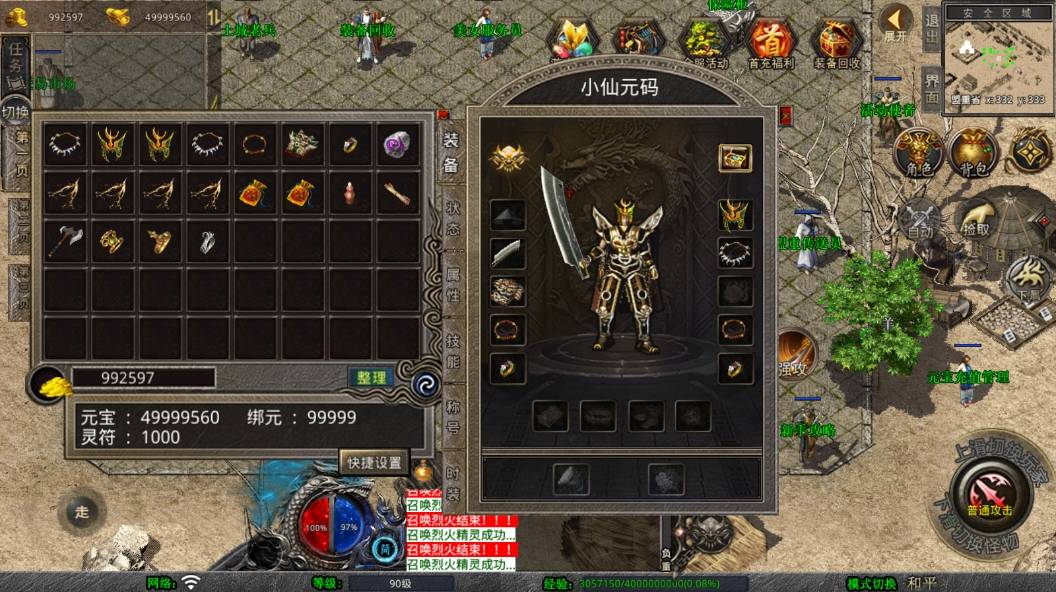Show the 技能 skills tab

452,348
